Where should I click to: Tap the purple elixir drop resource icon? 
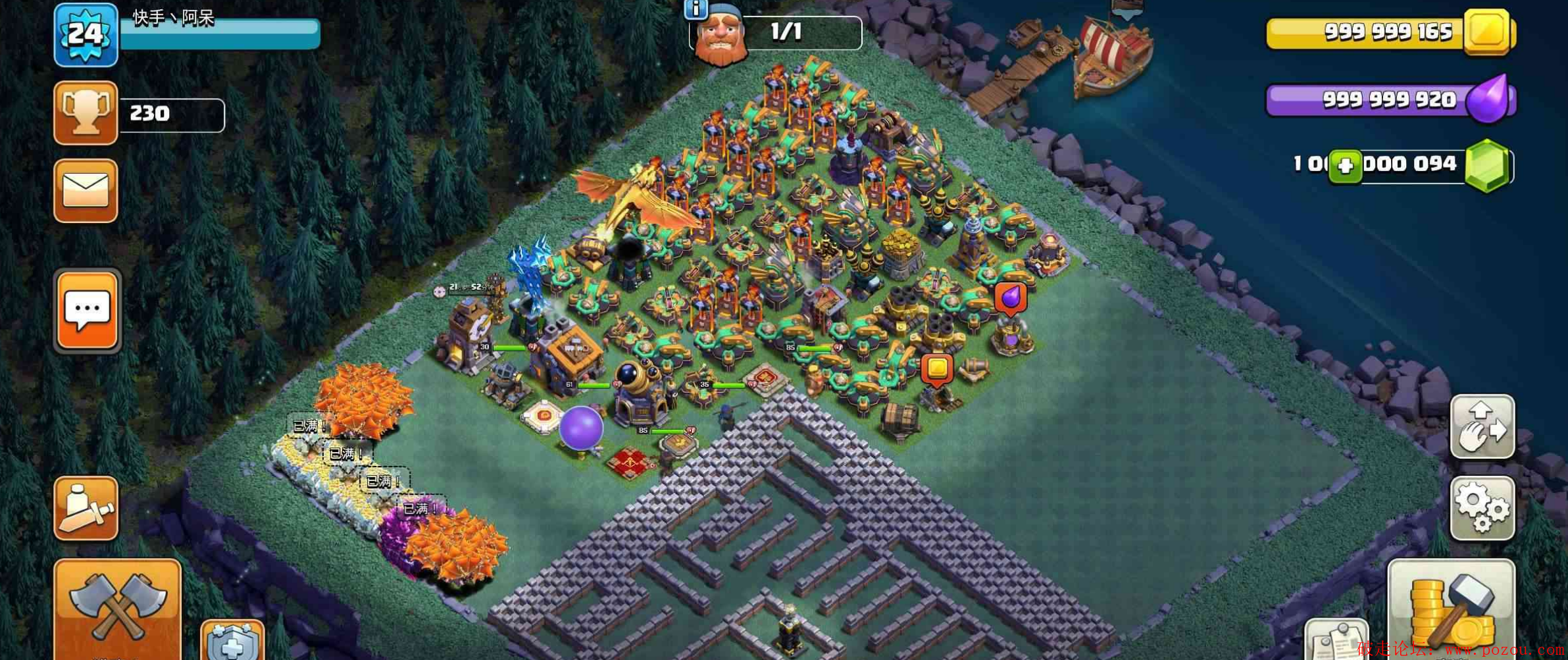[x=1488, y=99]
